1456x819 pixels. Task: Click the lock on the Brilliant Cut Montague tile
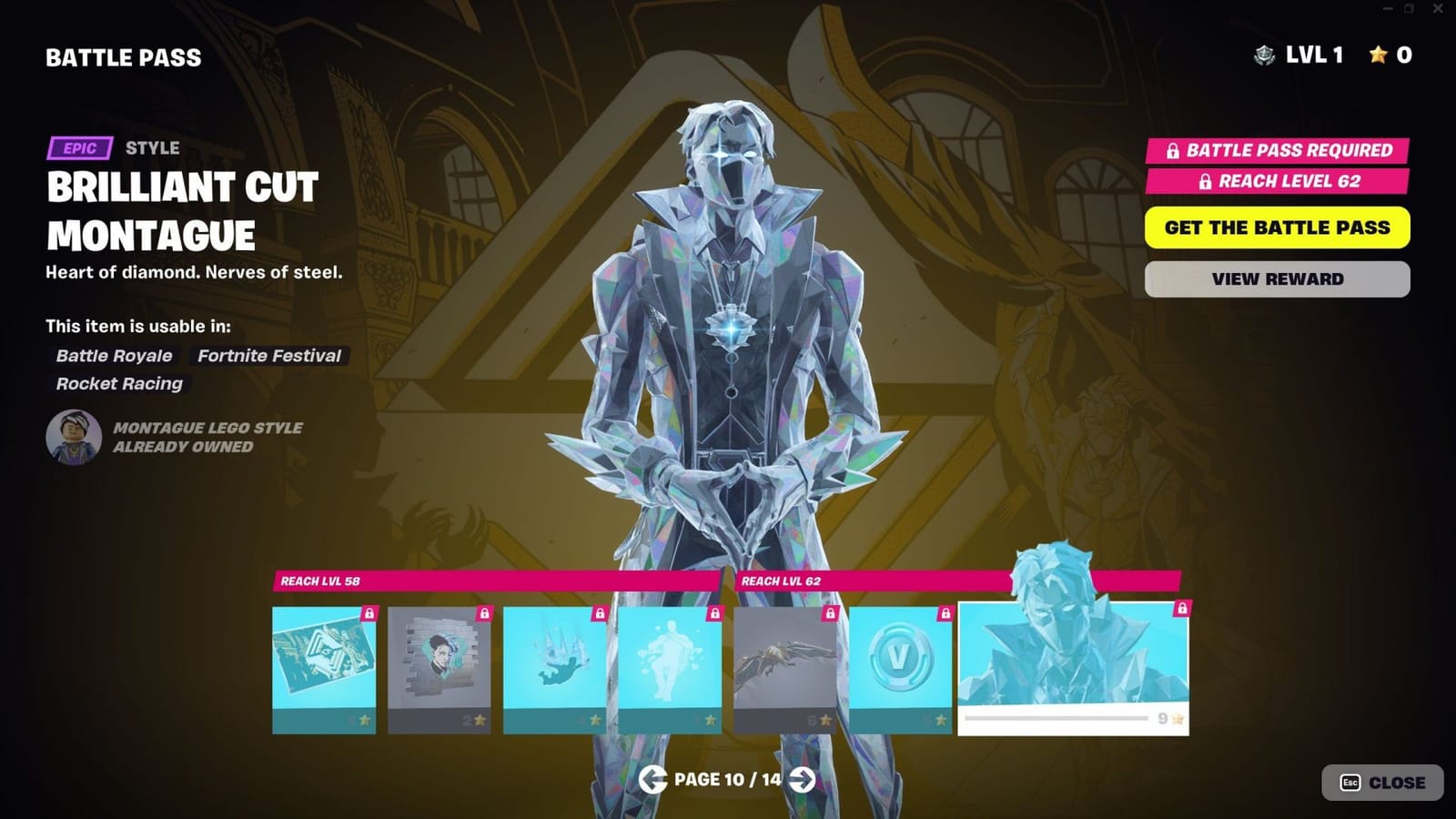1182,610
